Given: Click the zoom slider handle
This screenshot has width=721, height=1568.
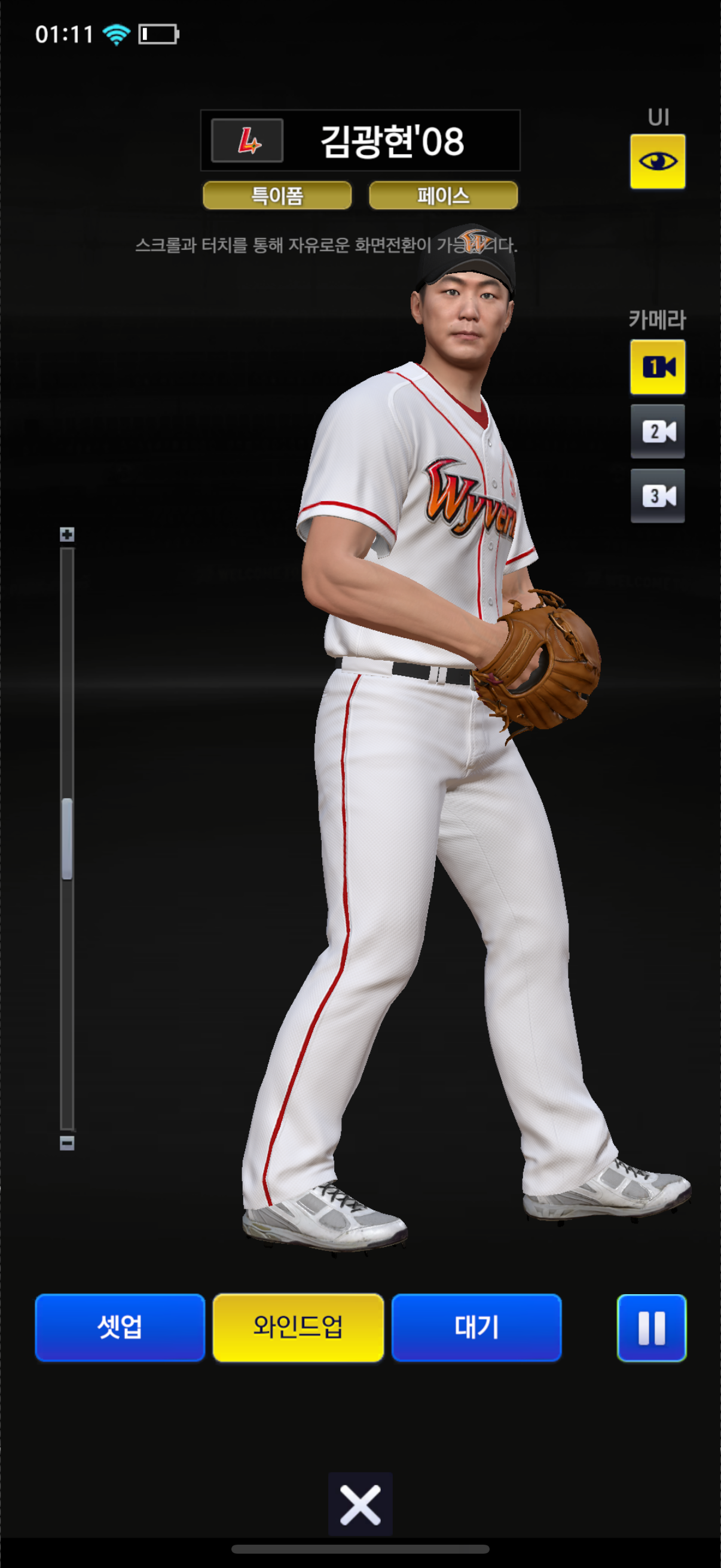Looking at the screenshot, I should (x=67, y=839).
